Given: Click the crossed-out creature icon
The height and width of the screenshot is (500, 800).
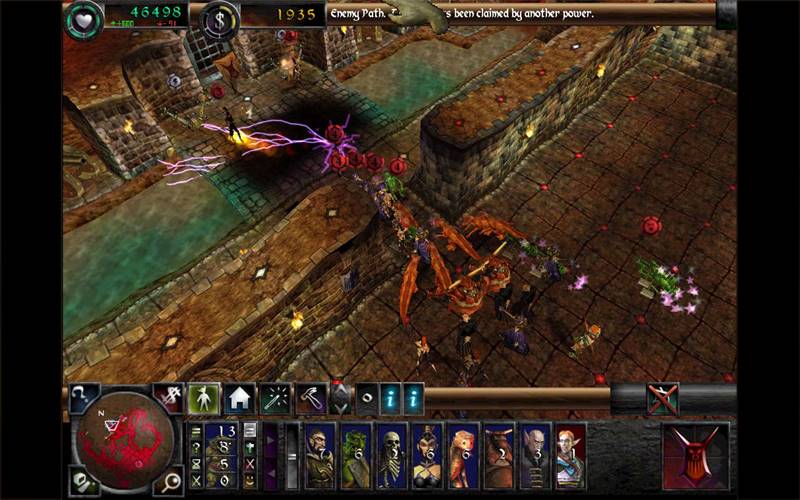Looking at the screenshot, I should (x=662, y=399).
